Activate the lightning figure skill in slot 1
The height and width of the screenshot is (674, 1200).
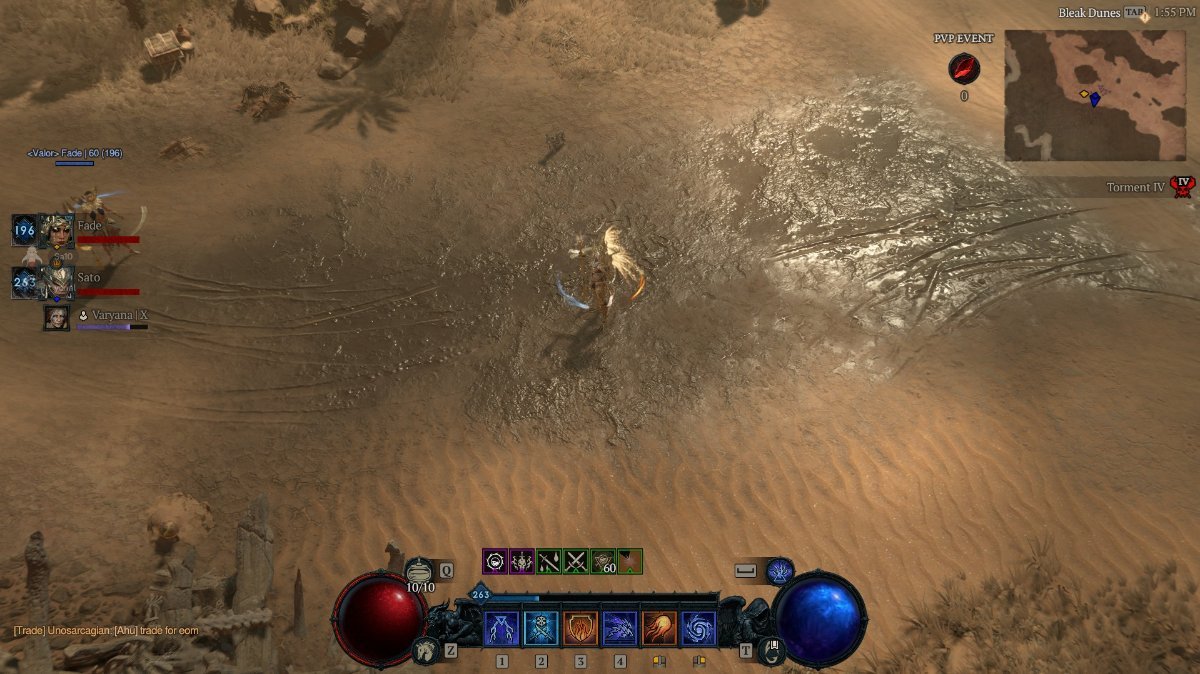coord(502,629)
